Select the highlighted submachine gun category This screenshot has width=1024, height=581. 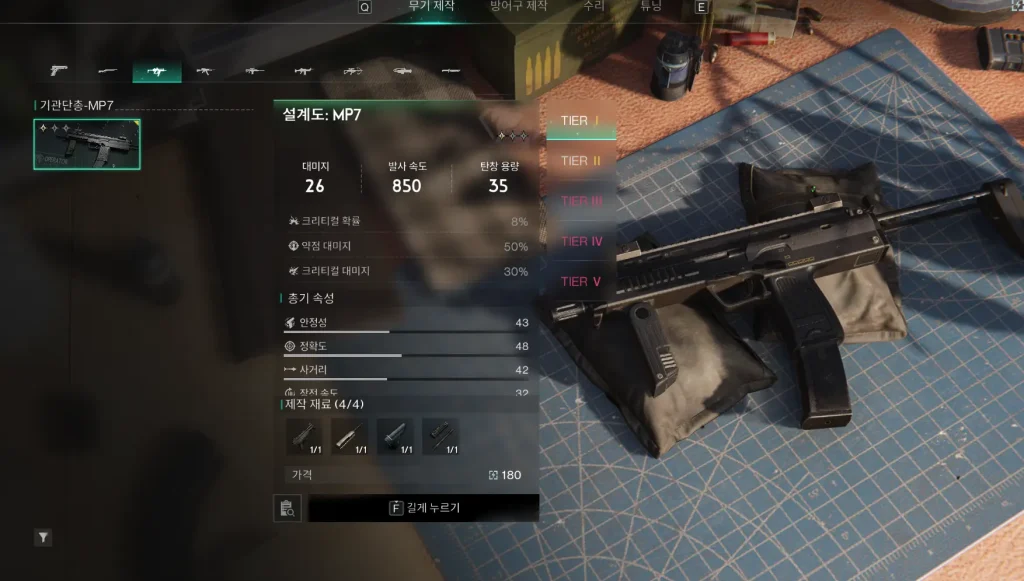[157, 72]
